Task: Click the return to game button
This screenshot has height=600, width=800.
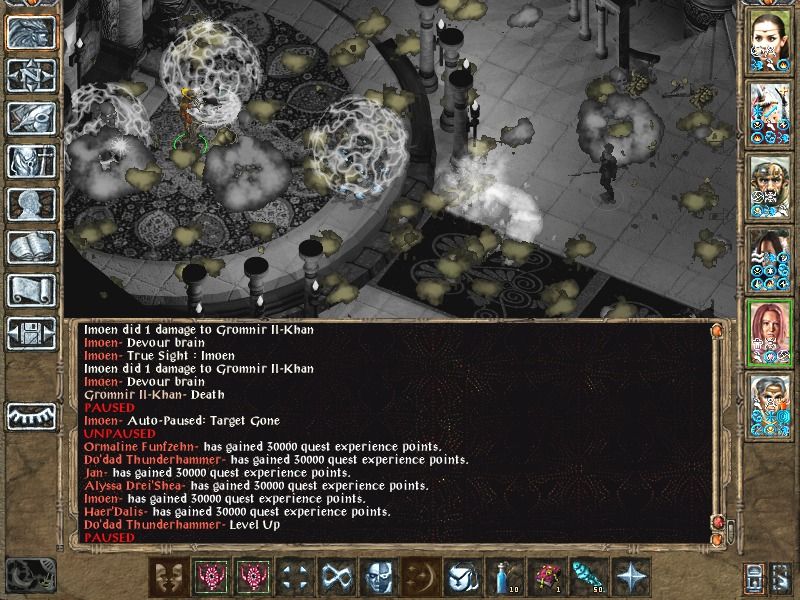Action: [31, 33]
